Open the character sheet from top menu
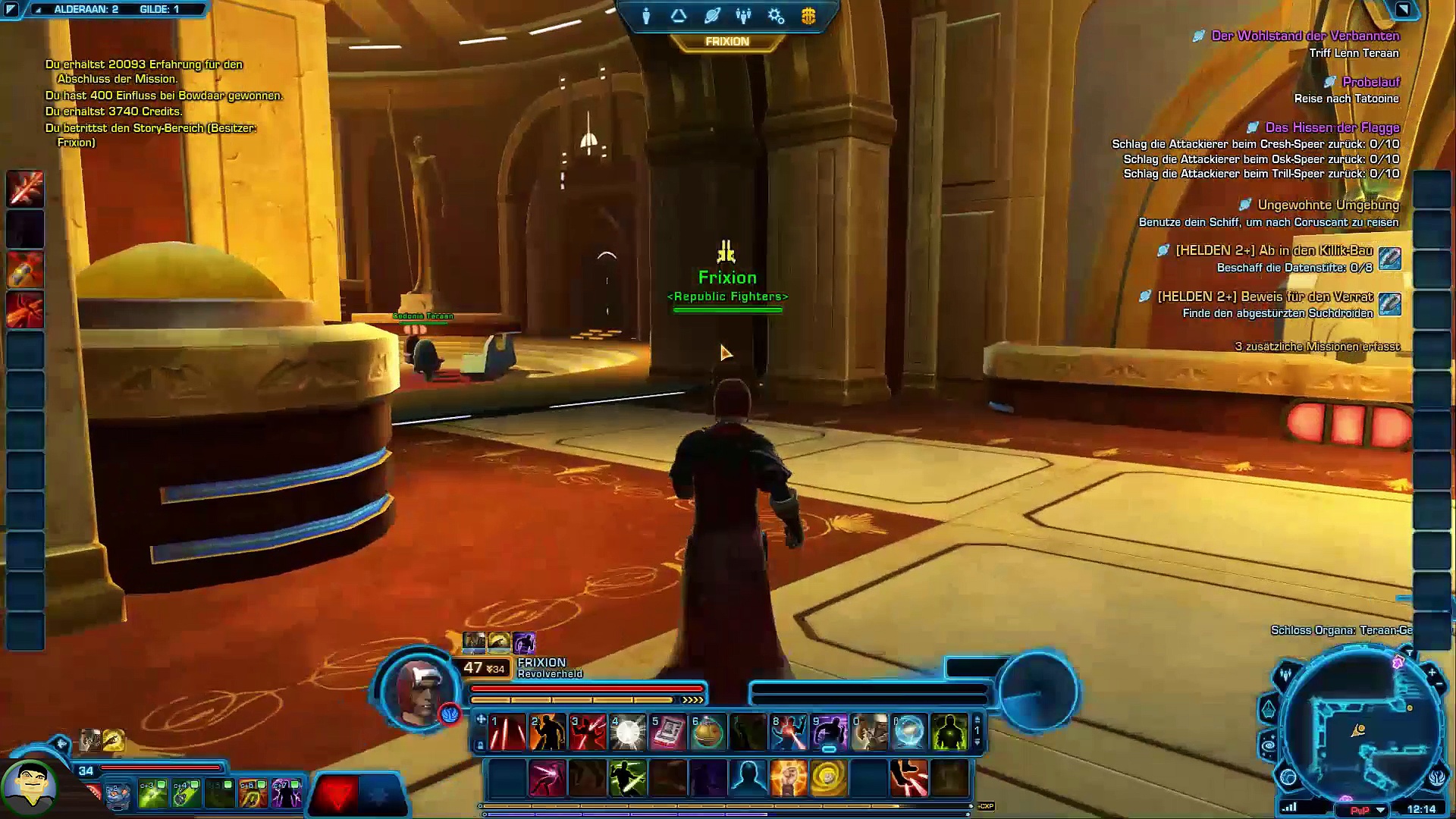The width and height of the screenshot is (1456, 819). (x=646, y=16)
